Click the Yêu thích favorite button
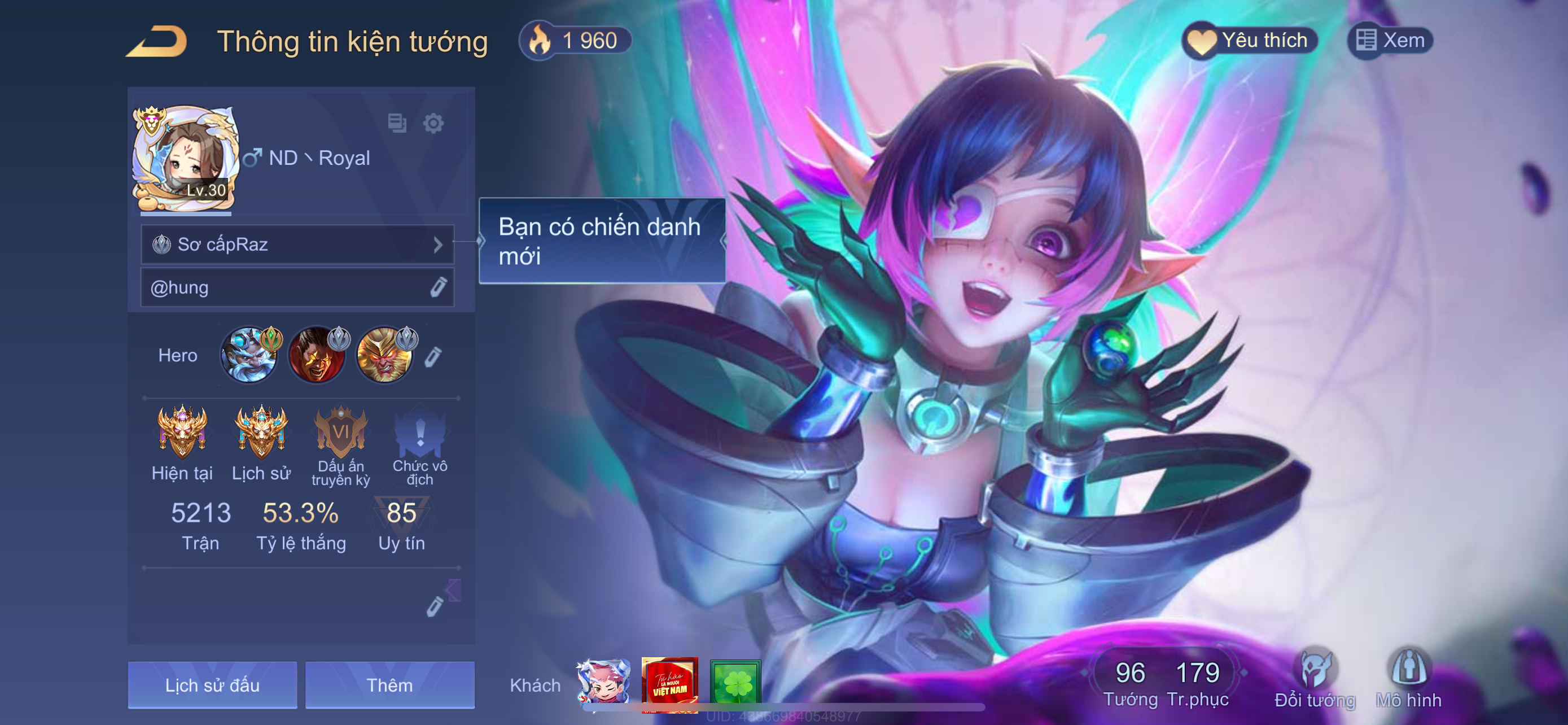The image size is (1568, 725). coord(1249,41)
